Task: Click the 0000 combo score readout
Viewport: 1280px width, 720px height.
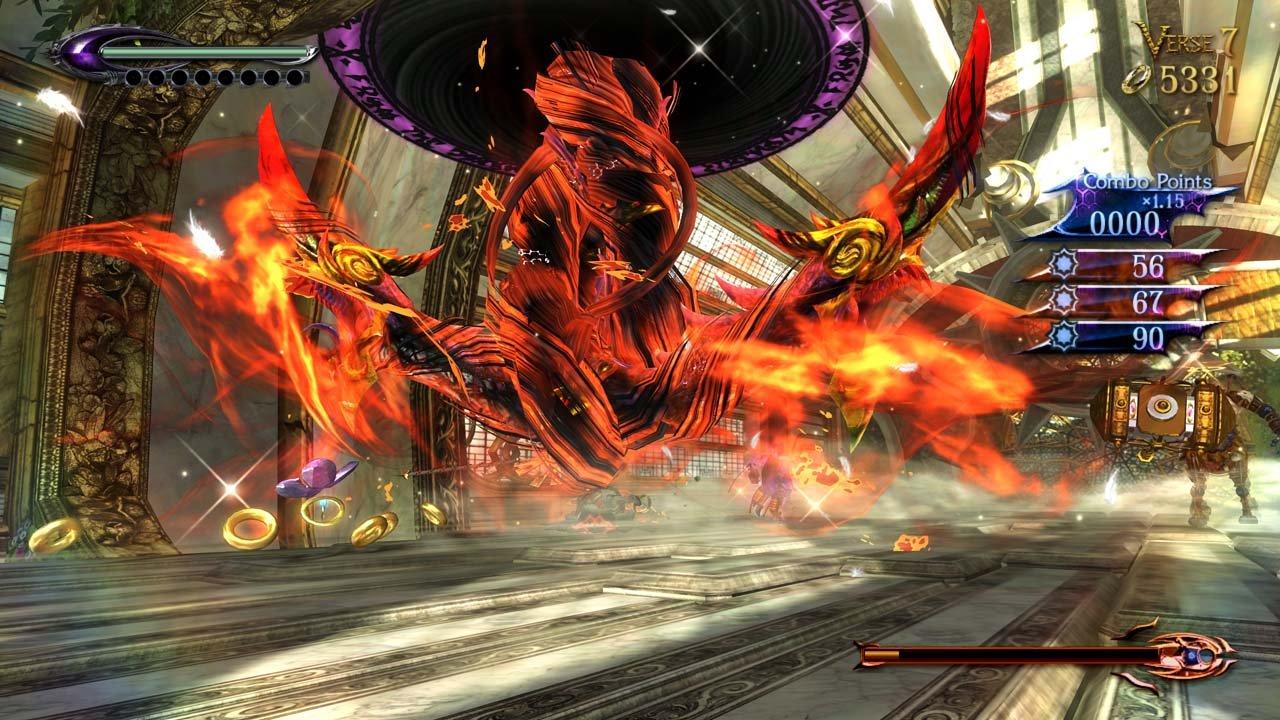Action: click(1125, 222)
